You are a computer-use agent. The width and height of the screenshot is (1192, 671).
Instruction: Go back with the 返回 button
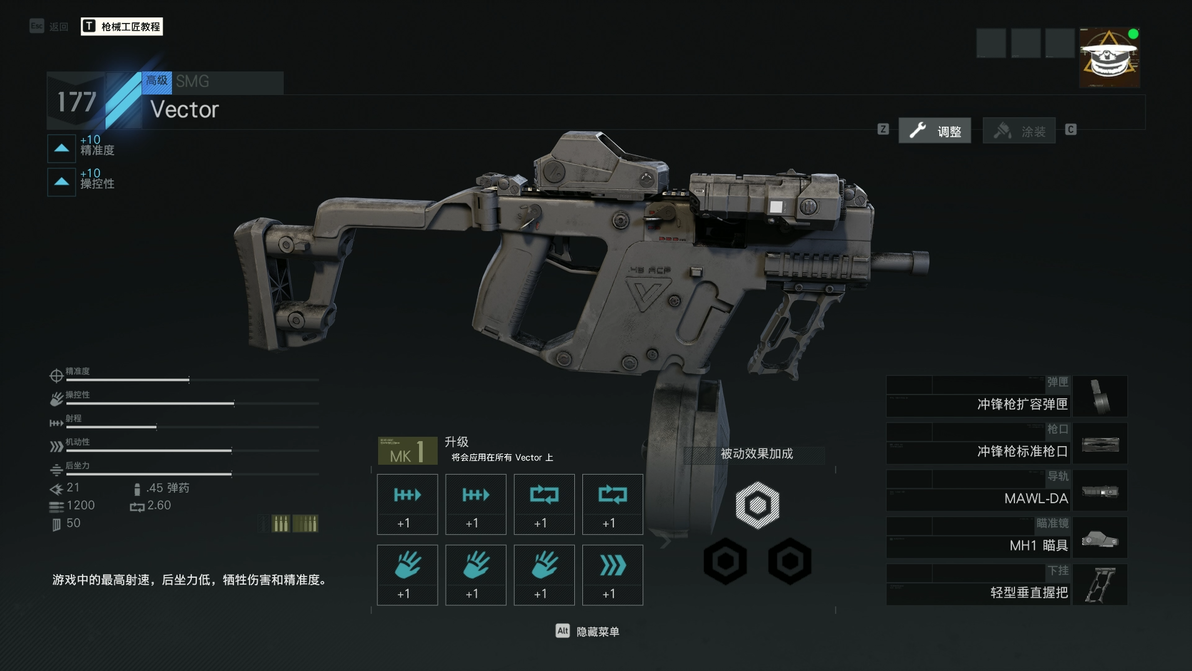[50, 26]
